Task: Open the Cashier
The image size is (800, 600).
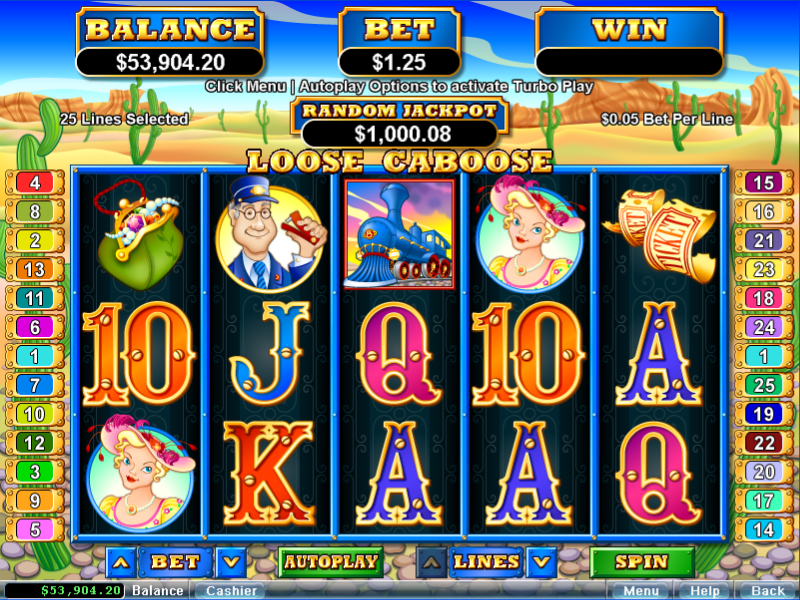Action: coord(231,591)
